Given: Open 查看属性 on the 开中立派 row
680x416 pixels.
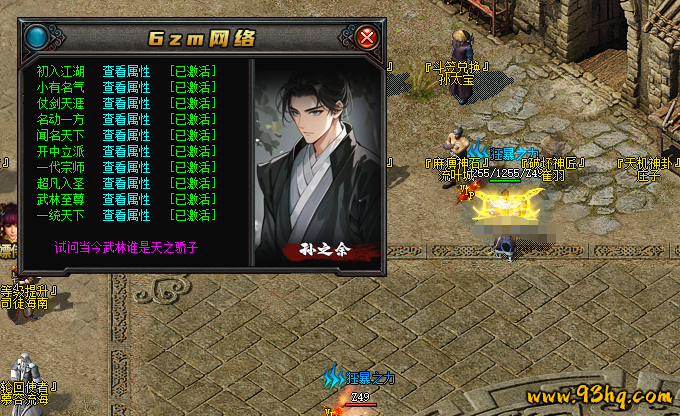Looking at the screenshot, I should 126,151.
